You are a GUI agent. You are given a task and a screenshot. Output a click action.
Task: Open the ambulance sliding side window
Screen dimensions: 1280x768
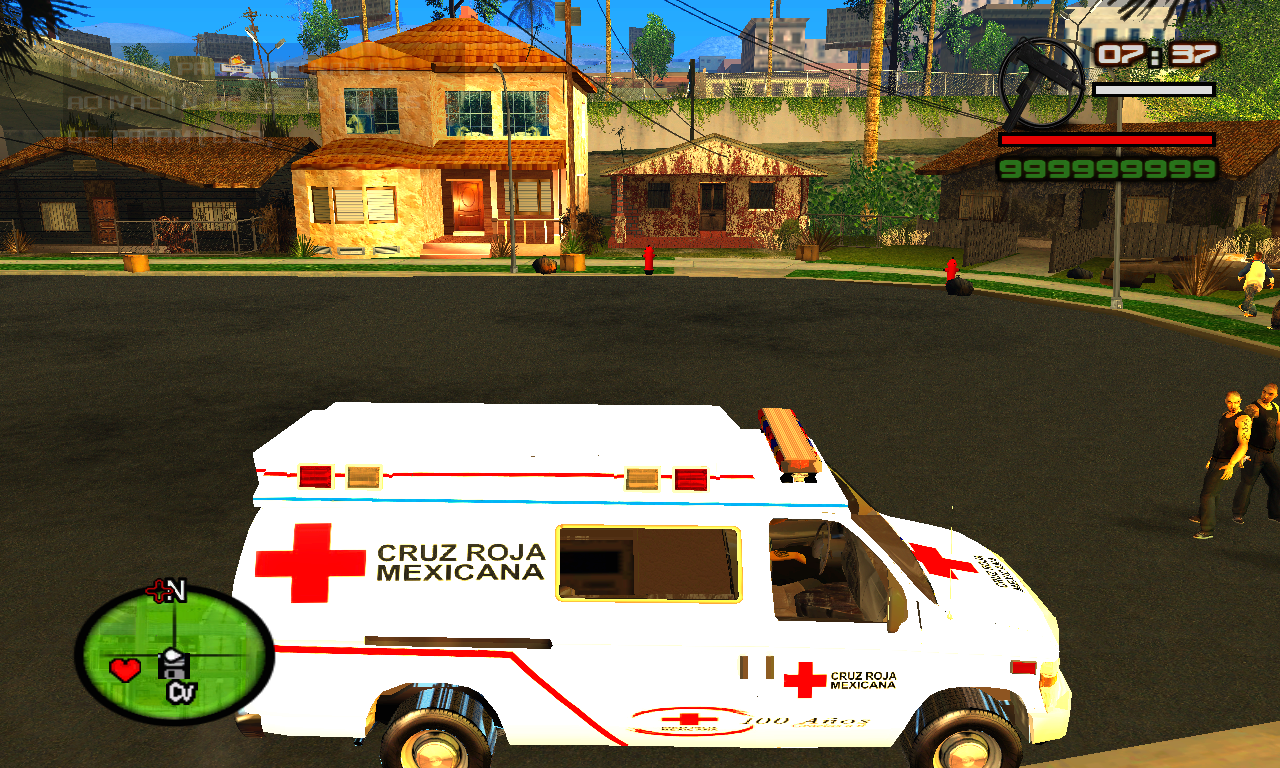point(648,563)
